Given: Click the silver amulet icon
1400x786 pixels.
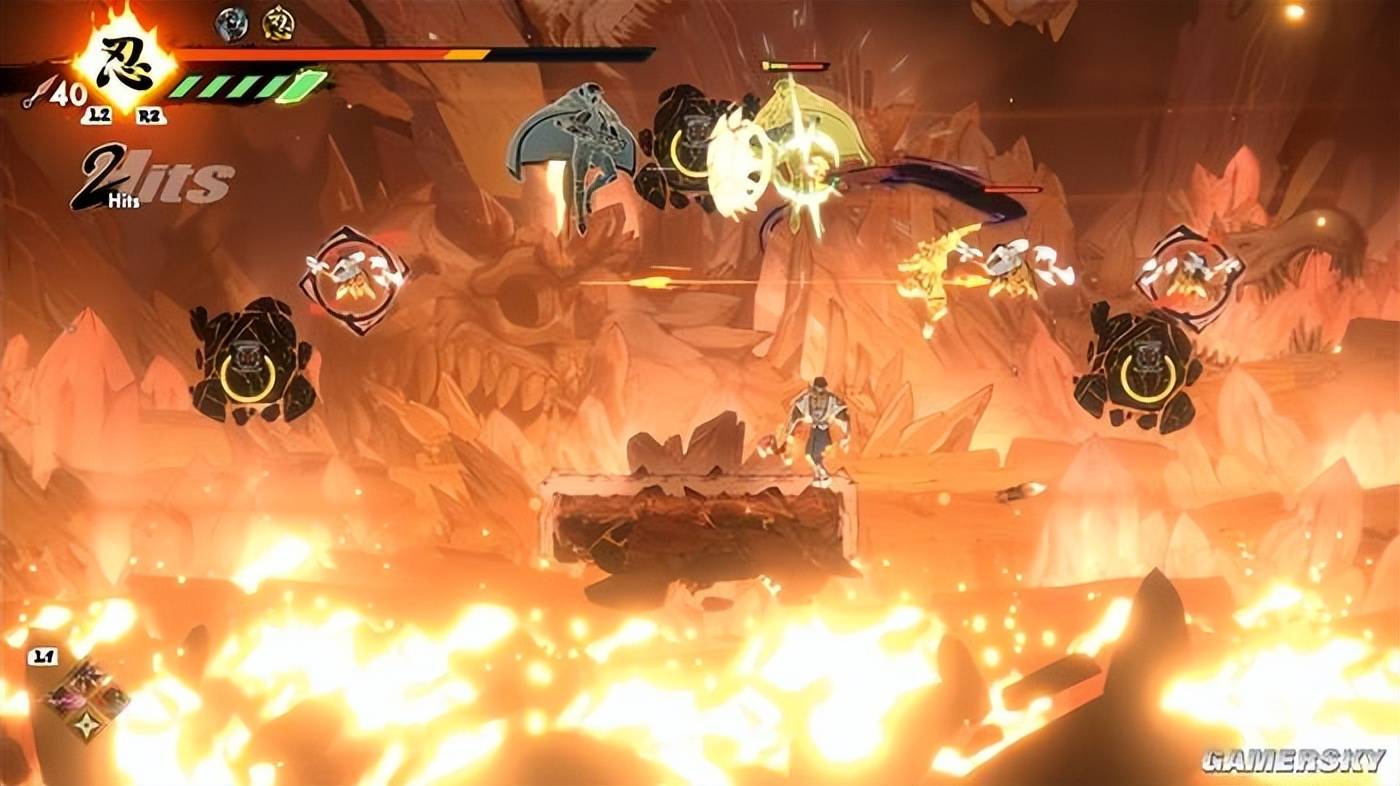Looking at the screenshot, I should pyautogui.click(x=231, y=23).
